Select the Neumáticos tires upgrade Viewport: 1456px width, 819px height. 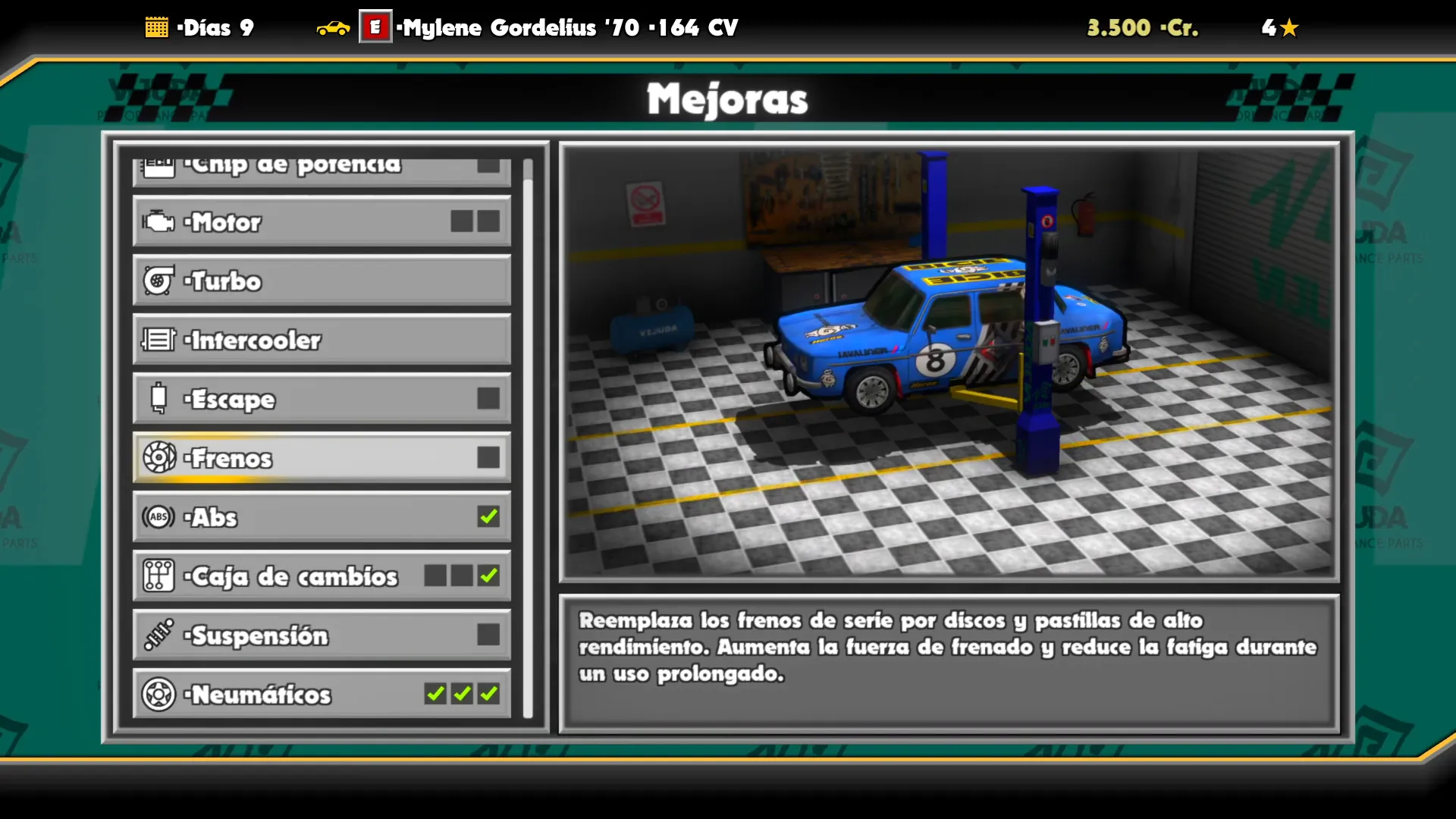click(x=322, y=694)
